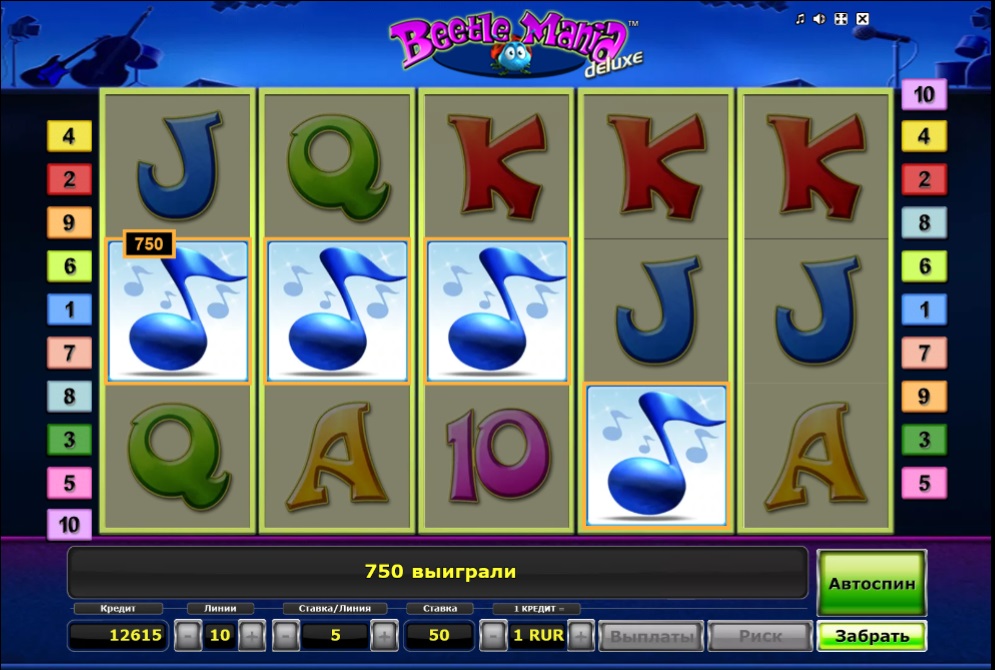Toggle the music note icon
Image resolution: width=995 pixels, height=670 pixels.
(800, 19)
